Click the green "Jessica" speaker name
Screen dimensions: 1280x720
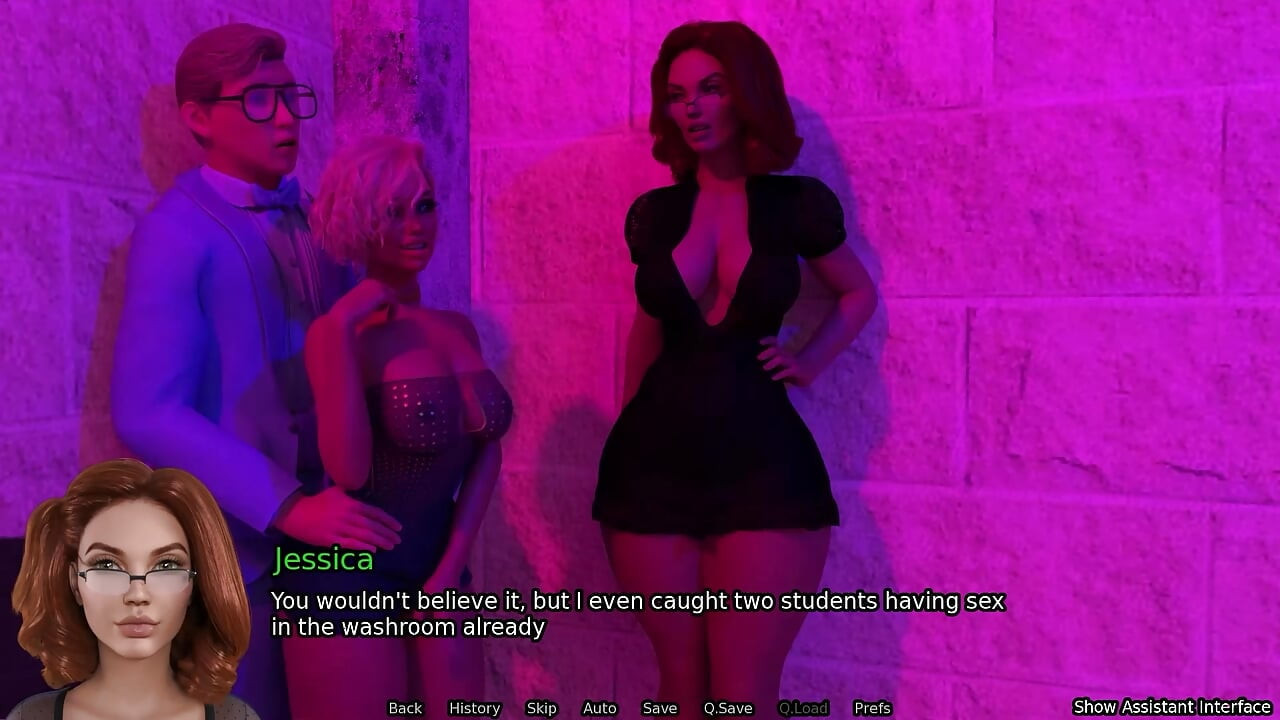tap(322, 559)
